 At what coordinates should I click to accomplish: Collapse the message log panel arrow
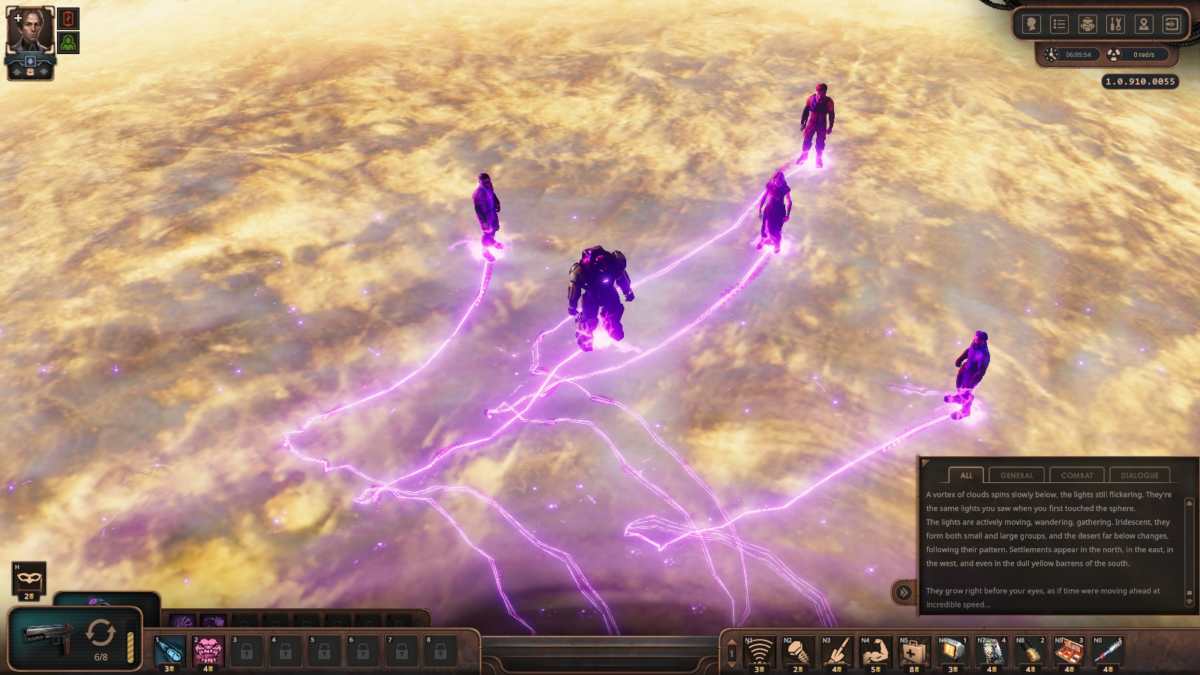coord(903,592)
